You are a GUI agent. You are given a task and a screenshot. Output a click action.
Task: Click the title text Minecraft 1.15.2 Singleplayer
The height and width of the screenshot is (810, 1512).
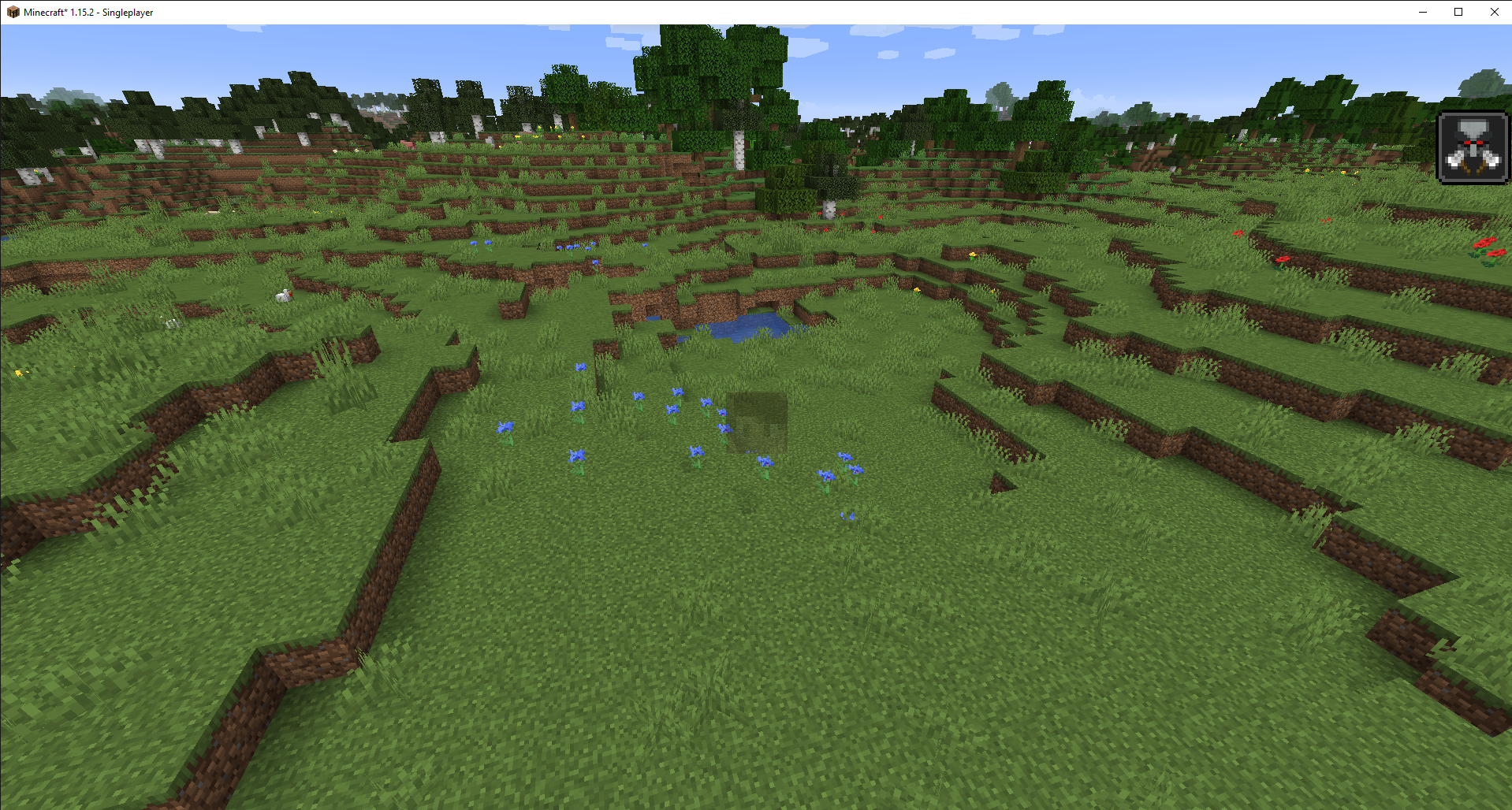87,12
